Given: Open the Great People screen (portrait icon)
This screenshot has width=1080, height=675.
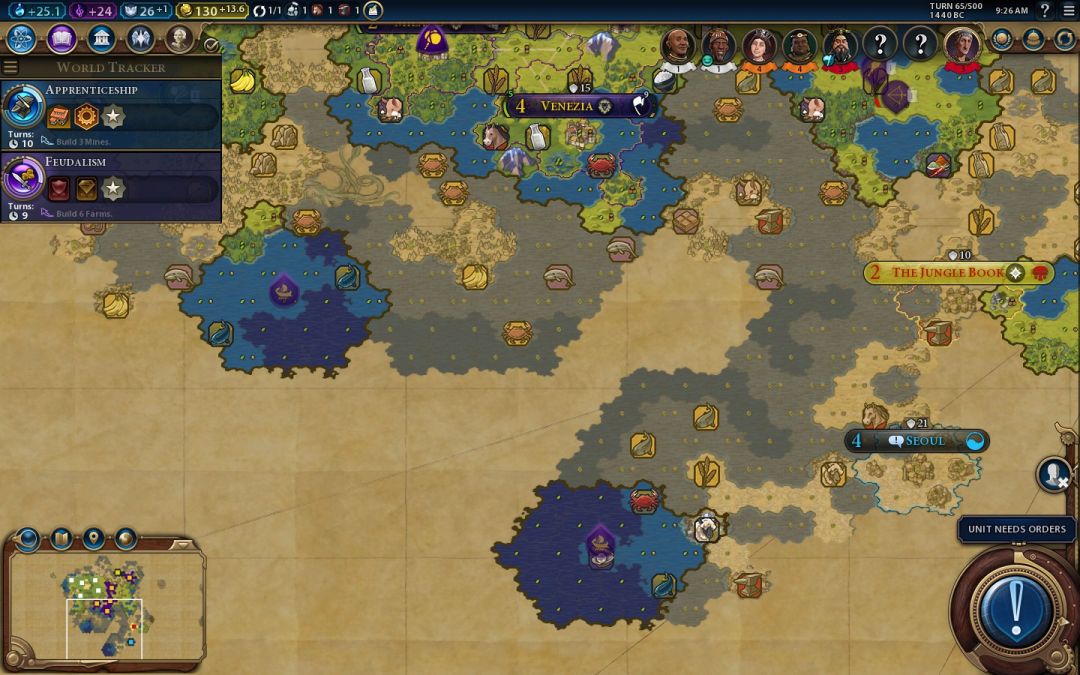Looking at the screenshot, I should click(x=179, y=39).
